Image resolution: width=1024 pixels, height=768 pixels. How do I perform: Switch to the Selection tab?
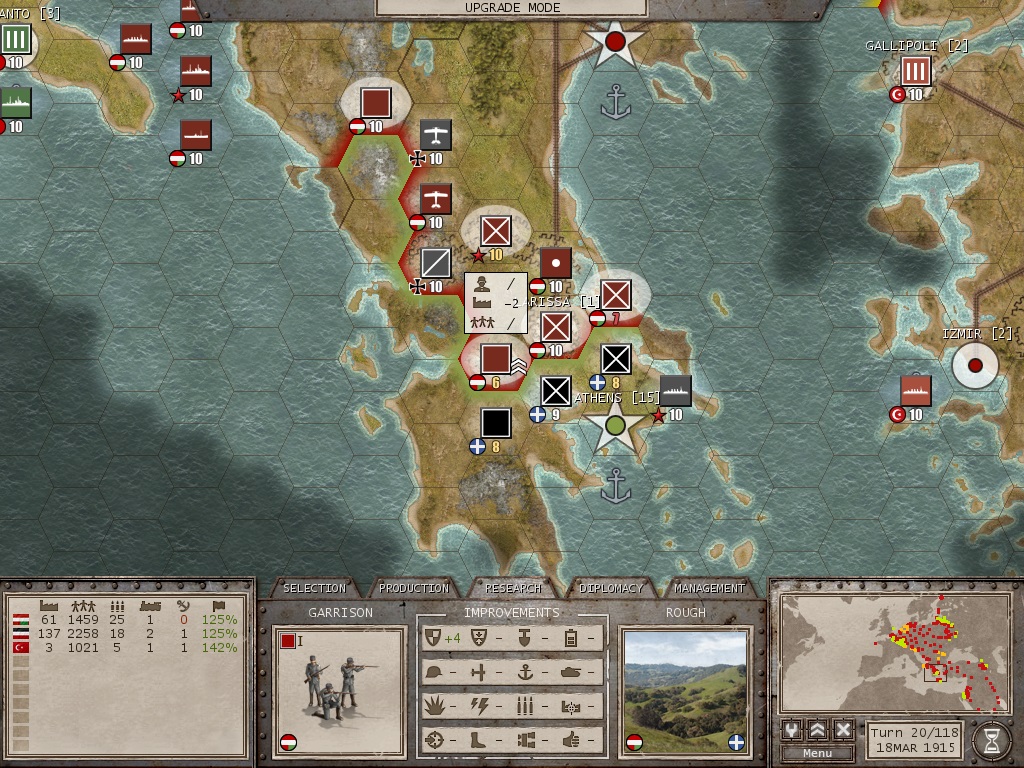pos(314,588)
